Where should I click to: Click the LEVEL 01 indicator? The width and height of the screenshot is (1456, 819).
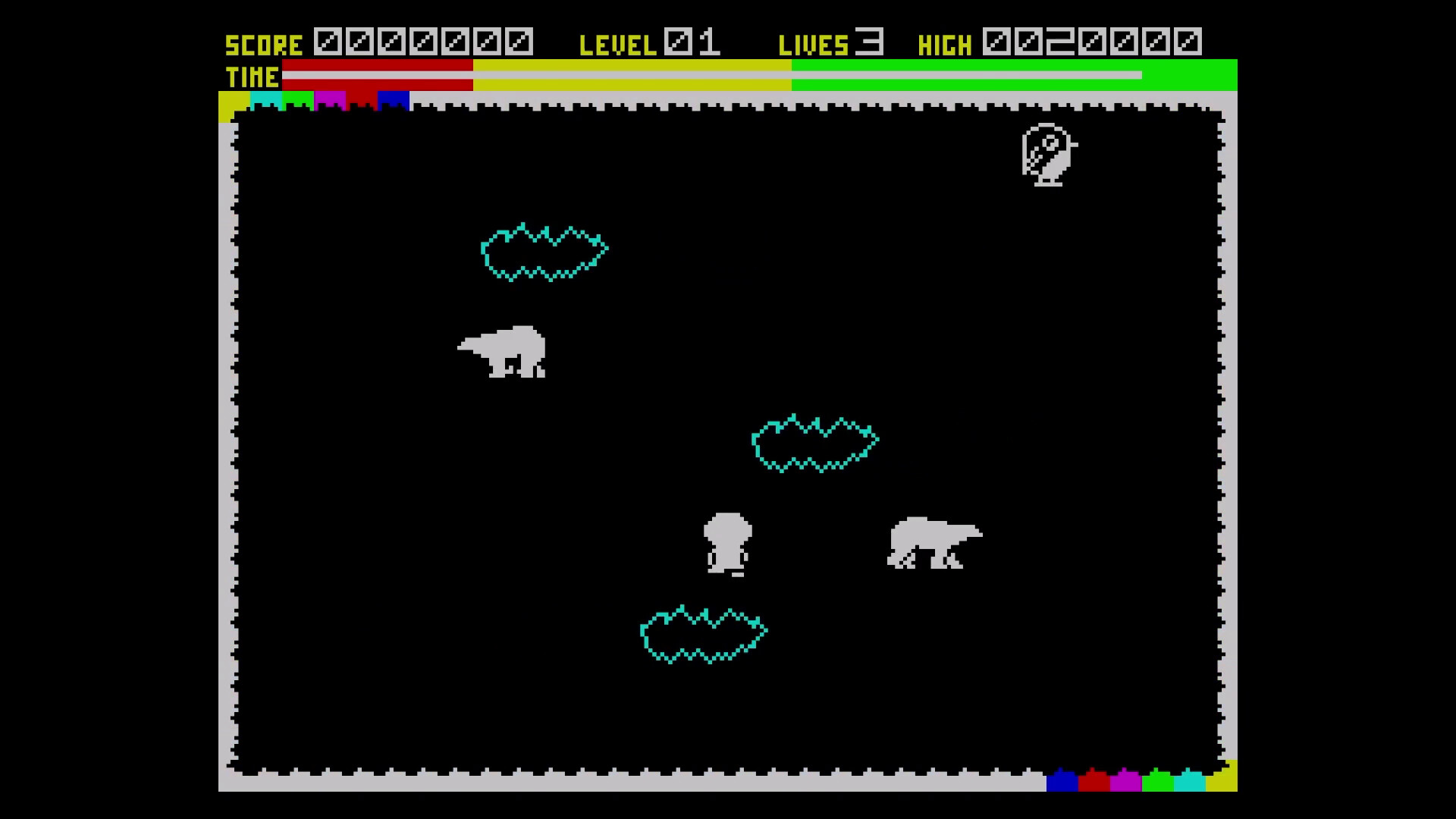click(648, 44)
